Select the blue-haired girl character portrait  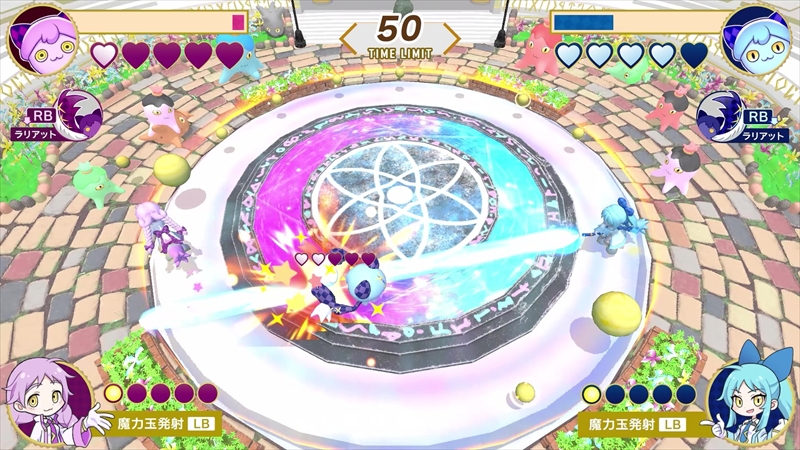751,398
